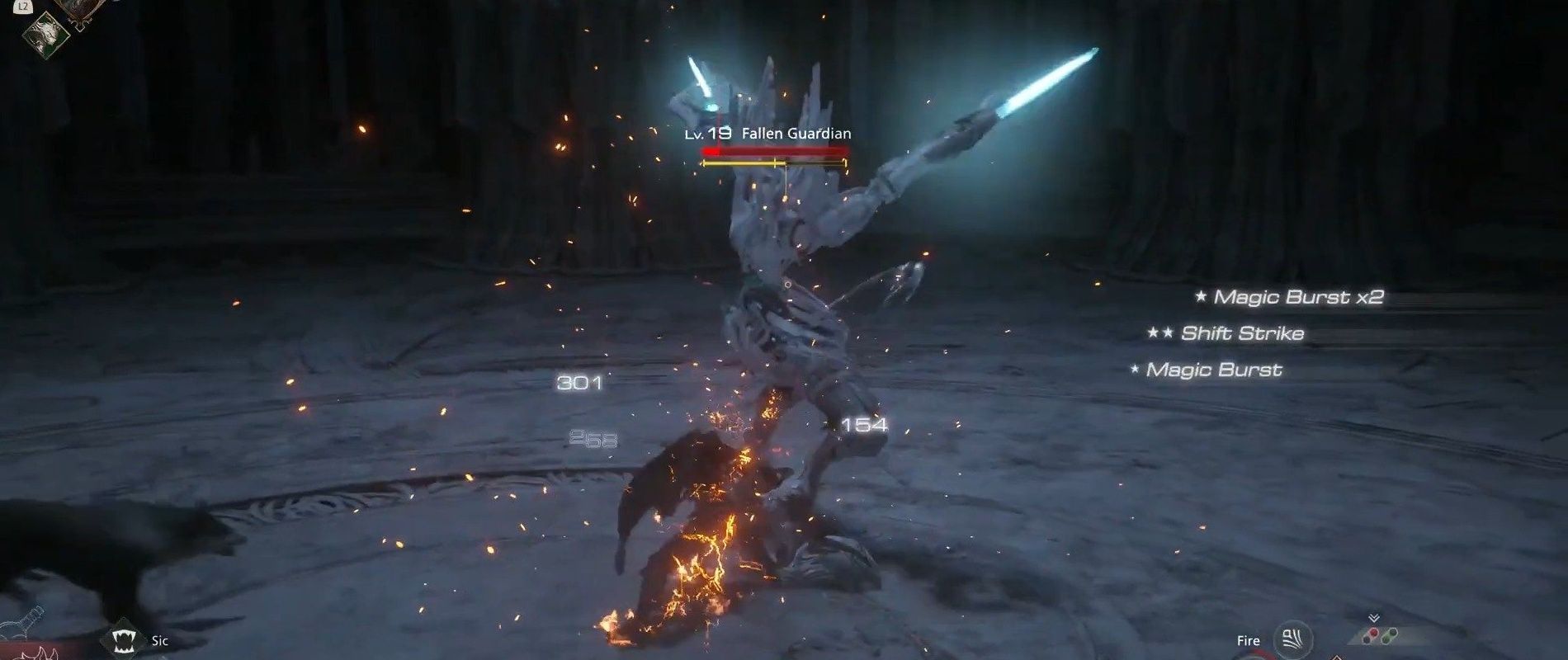Click Clive's portrait frame at top left
The height and width of the screenshot is (660, 1568).
pos(78,10)
